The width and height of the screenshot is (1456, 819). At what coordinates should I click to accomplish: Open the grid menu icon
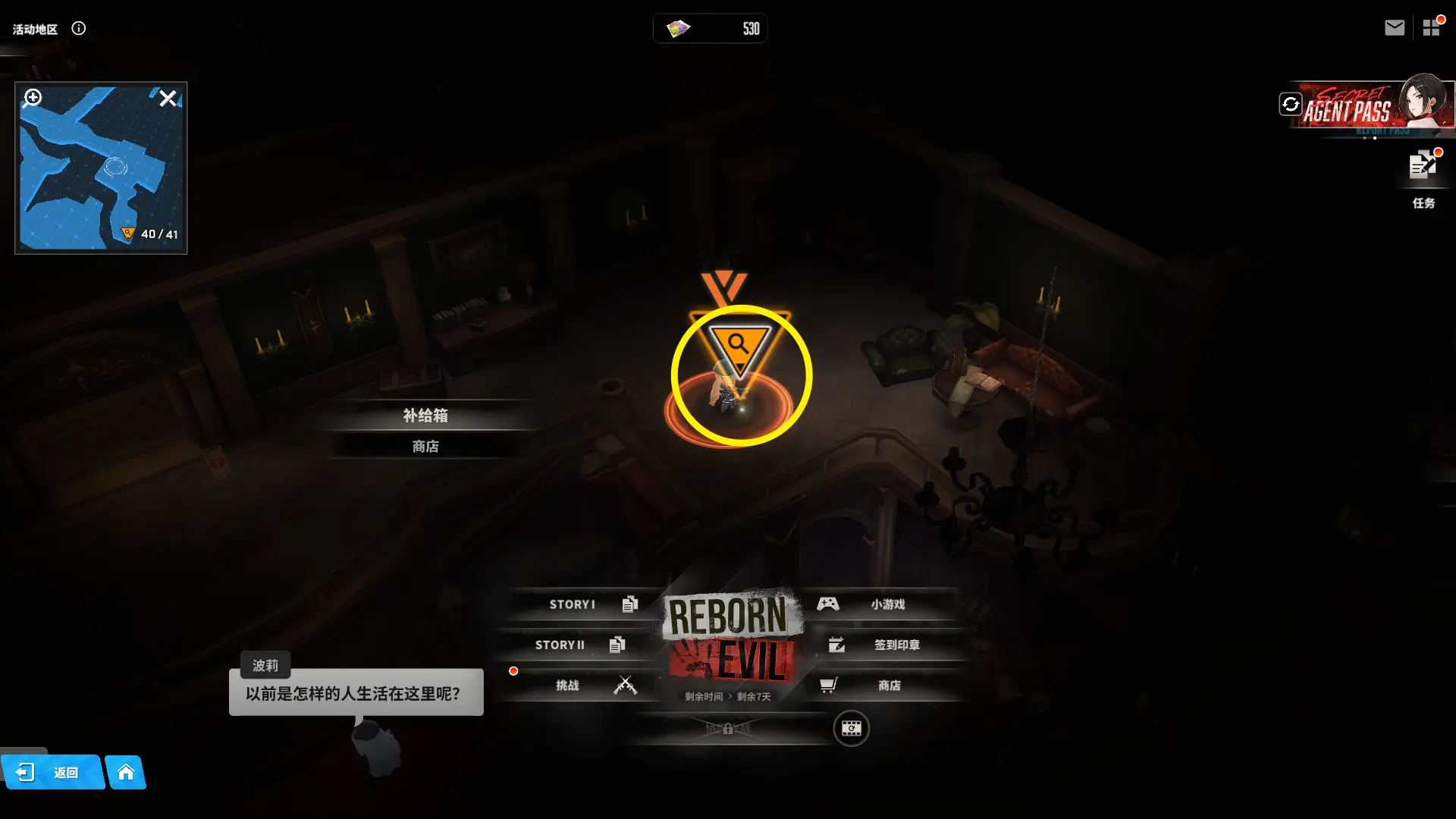pos(1431,28)
